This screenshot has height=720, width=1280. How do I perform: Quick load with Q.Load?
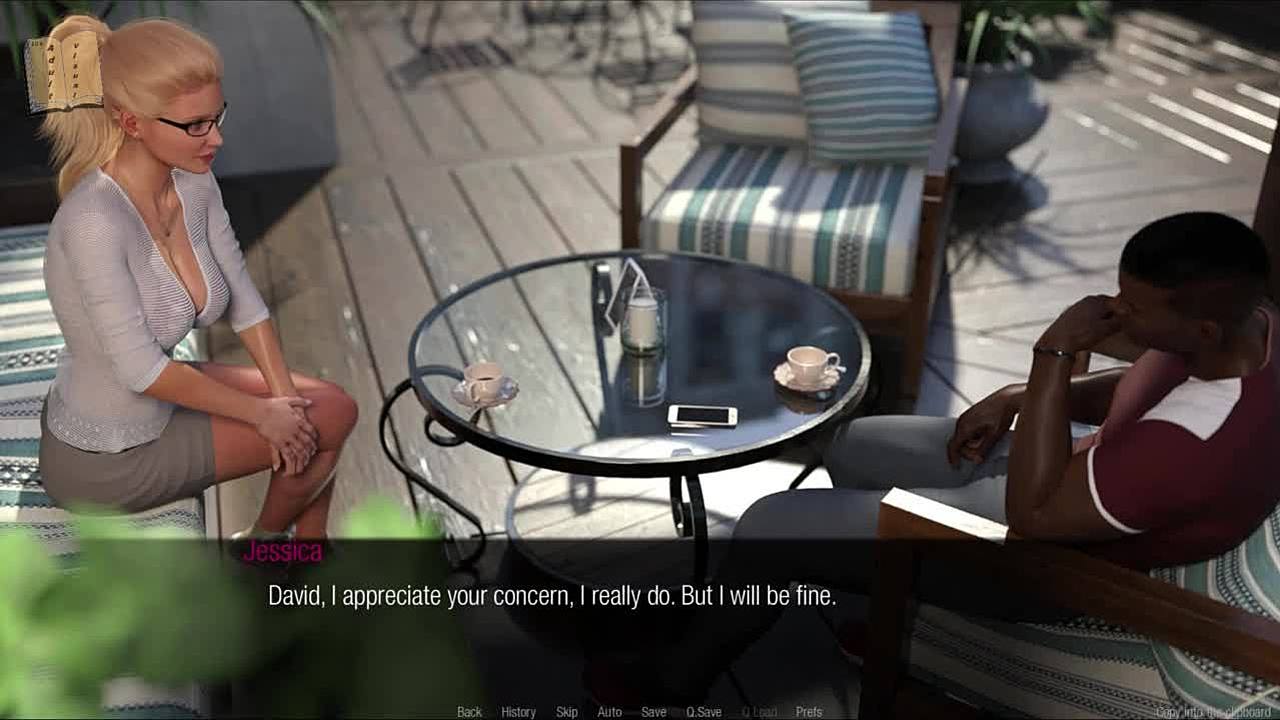tap(758, 712)
